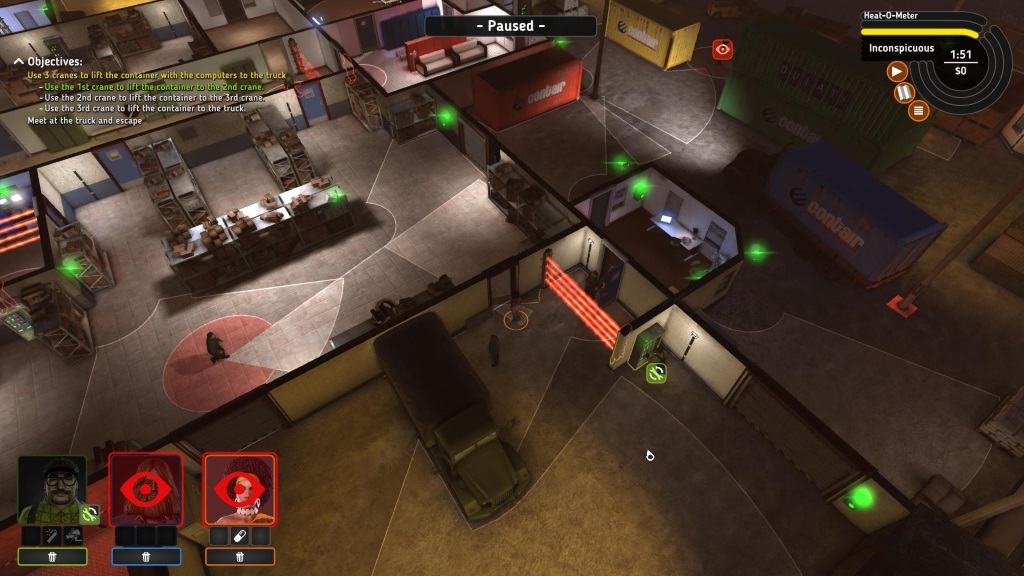
Task: Click the green wrench marker by the doorway
Action: tap(656, 373)
